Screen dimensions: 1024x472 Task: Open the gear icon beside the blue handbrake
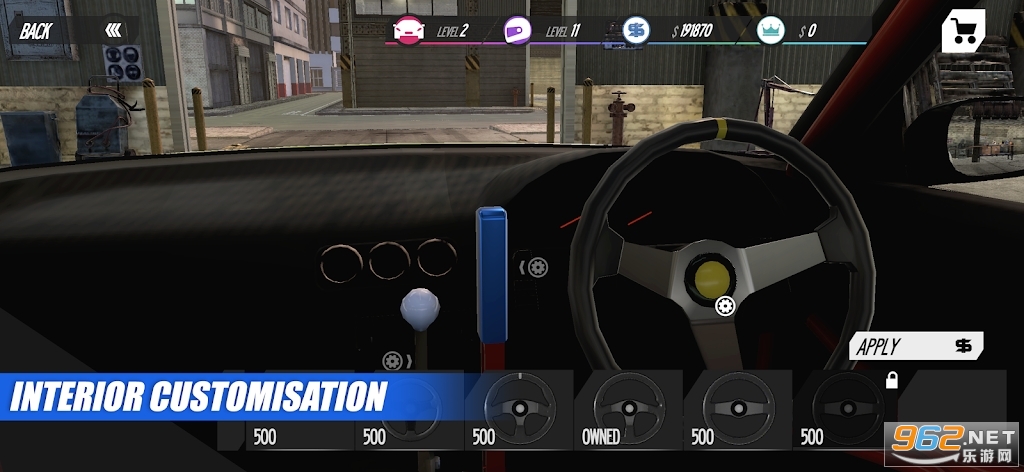pyautogui.click(x=538, y=267)
